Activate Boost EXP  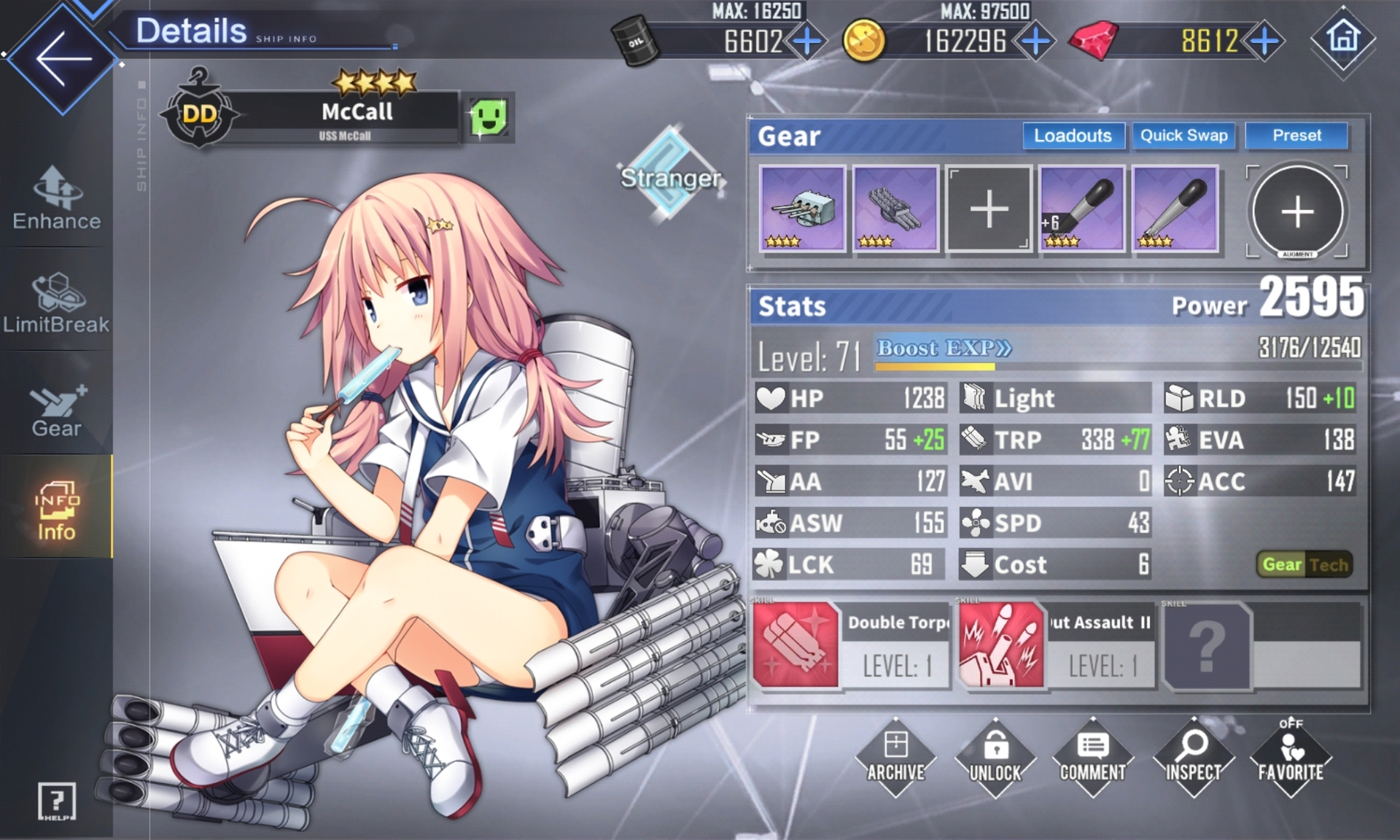pyautogui.click(x=944, y=349)
